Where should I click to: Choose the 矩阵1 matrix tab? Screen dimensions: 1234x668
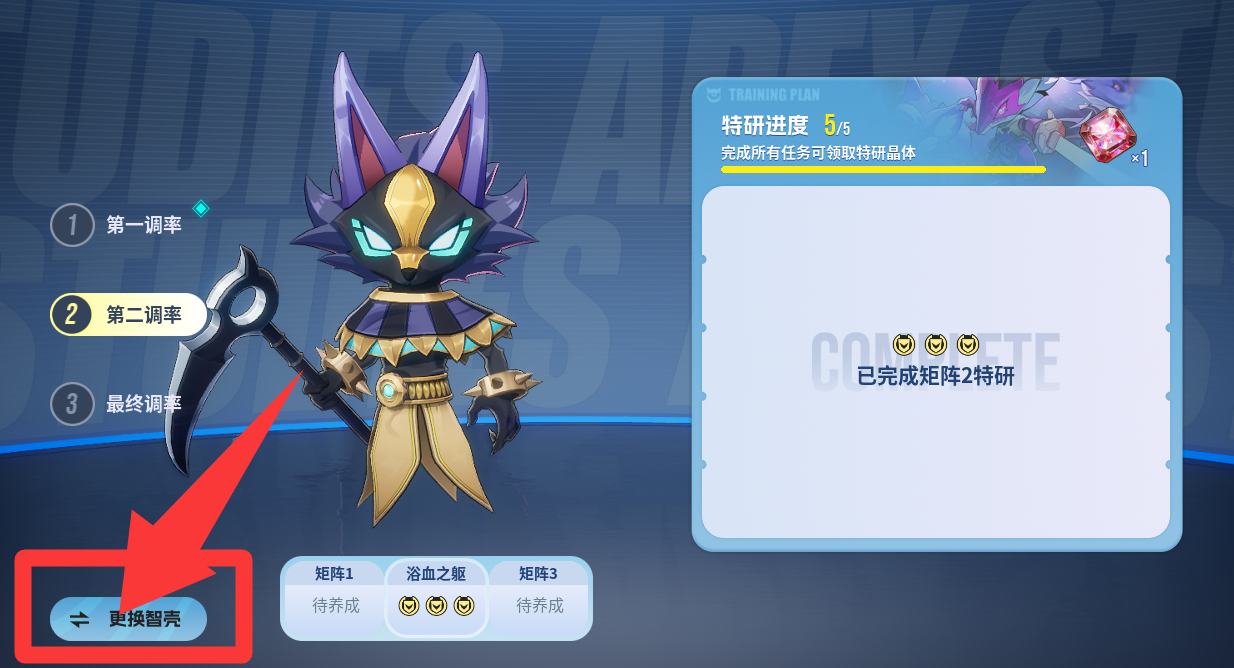click(x=334, y=595)
